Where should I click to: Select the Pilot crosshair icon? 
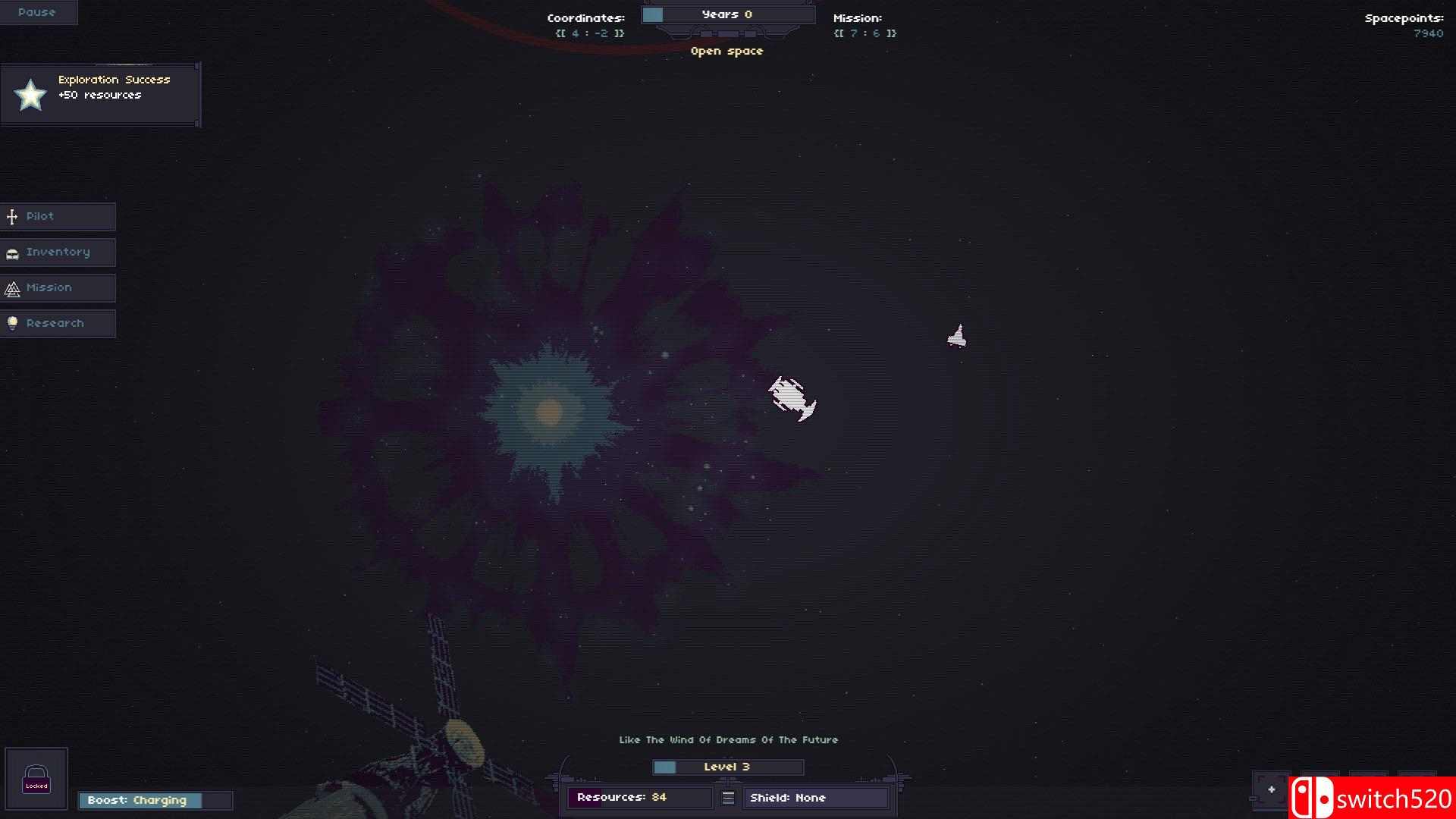(x=11, y=216)
